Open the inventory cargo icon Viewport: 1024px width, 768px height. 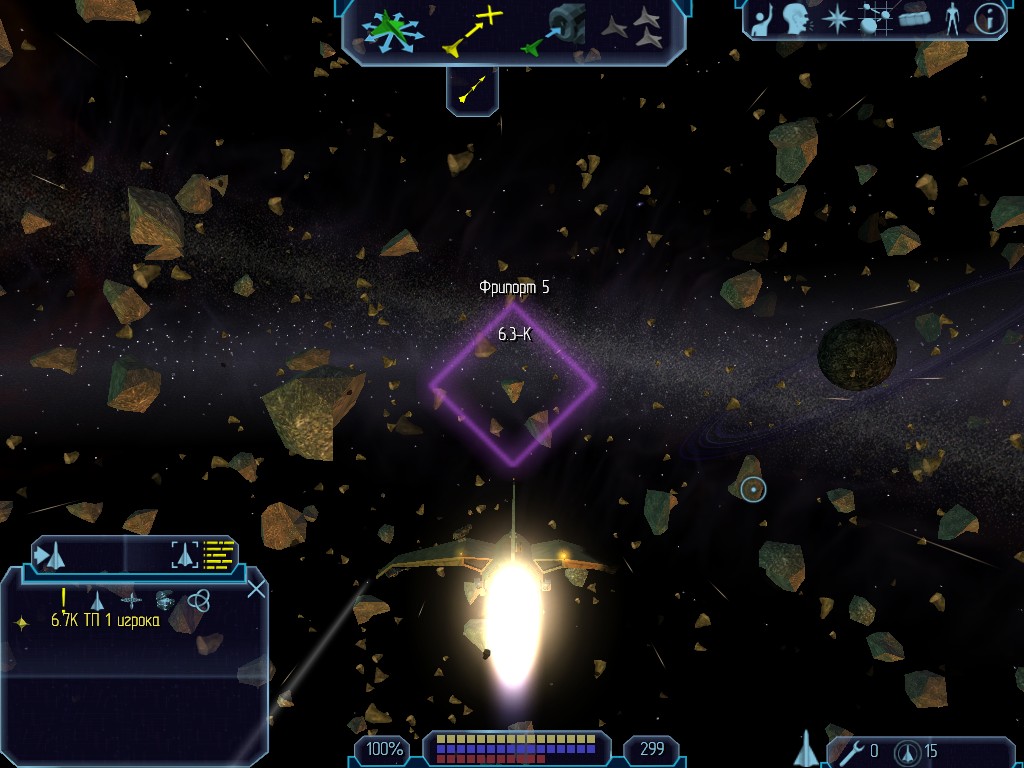(x=914, y=19)
